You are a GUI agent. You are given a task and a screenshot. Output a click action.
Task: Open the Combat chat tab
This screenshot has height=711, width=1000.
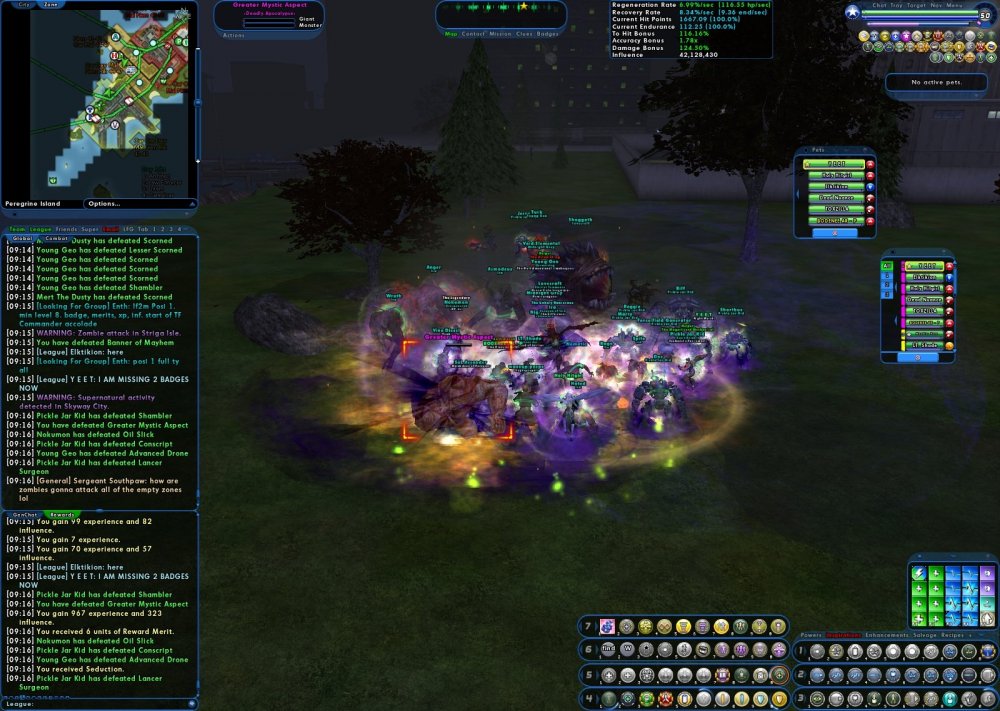[56, 239]
